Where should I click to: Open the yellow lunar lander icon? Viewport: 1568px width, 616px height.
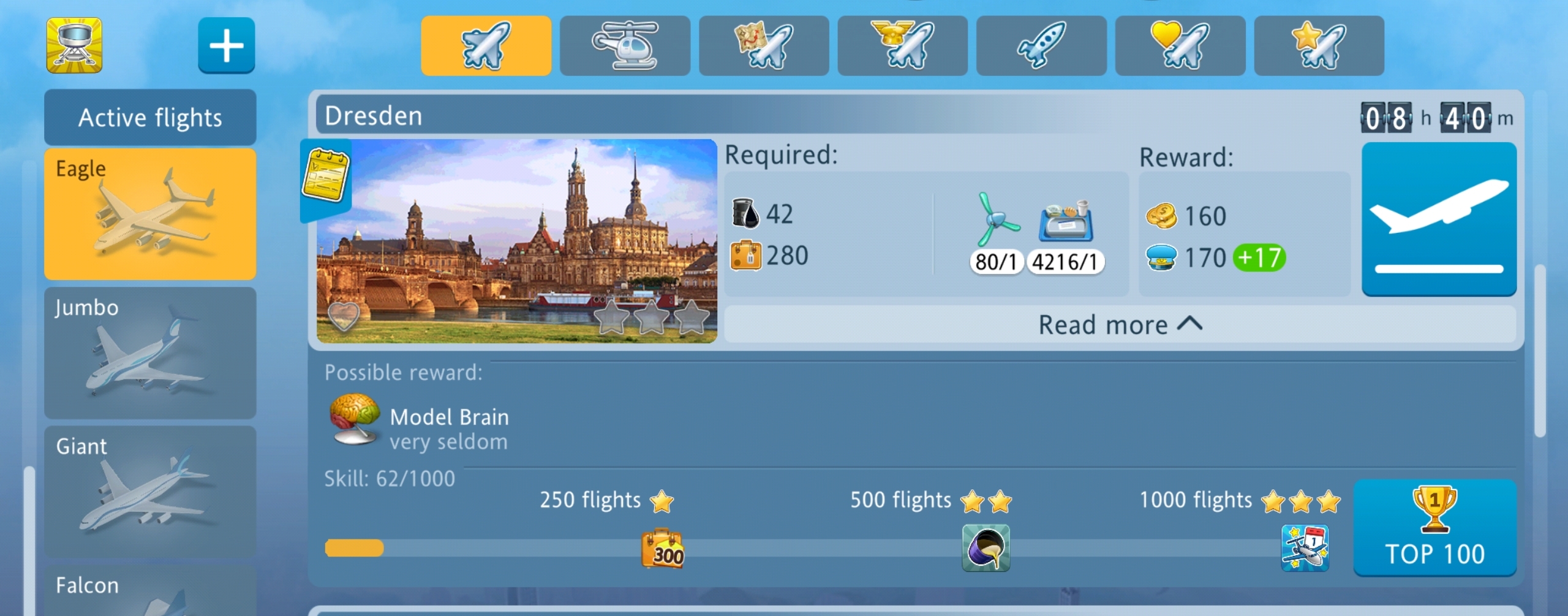tap(74, 45)
